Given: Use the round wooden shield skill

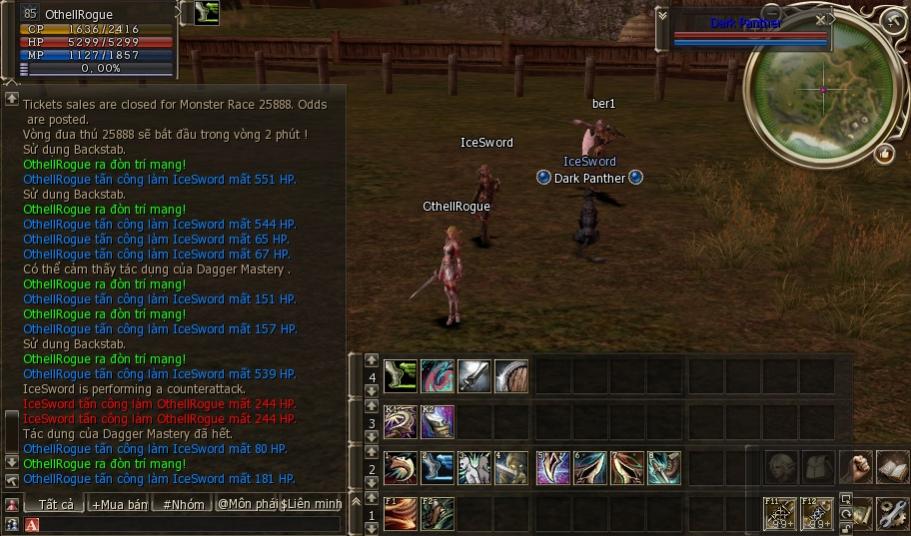Looking at the screenshot, I should (x=511, y=376).
